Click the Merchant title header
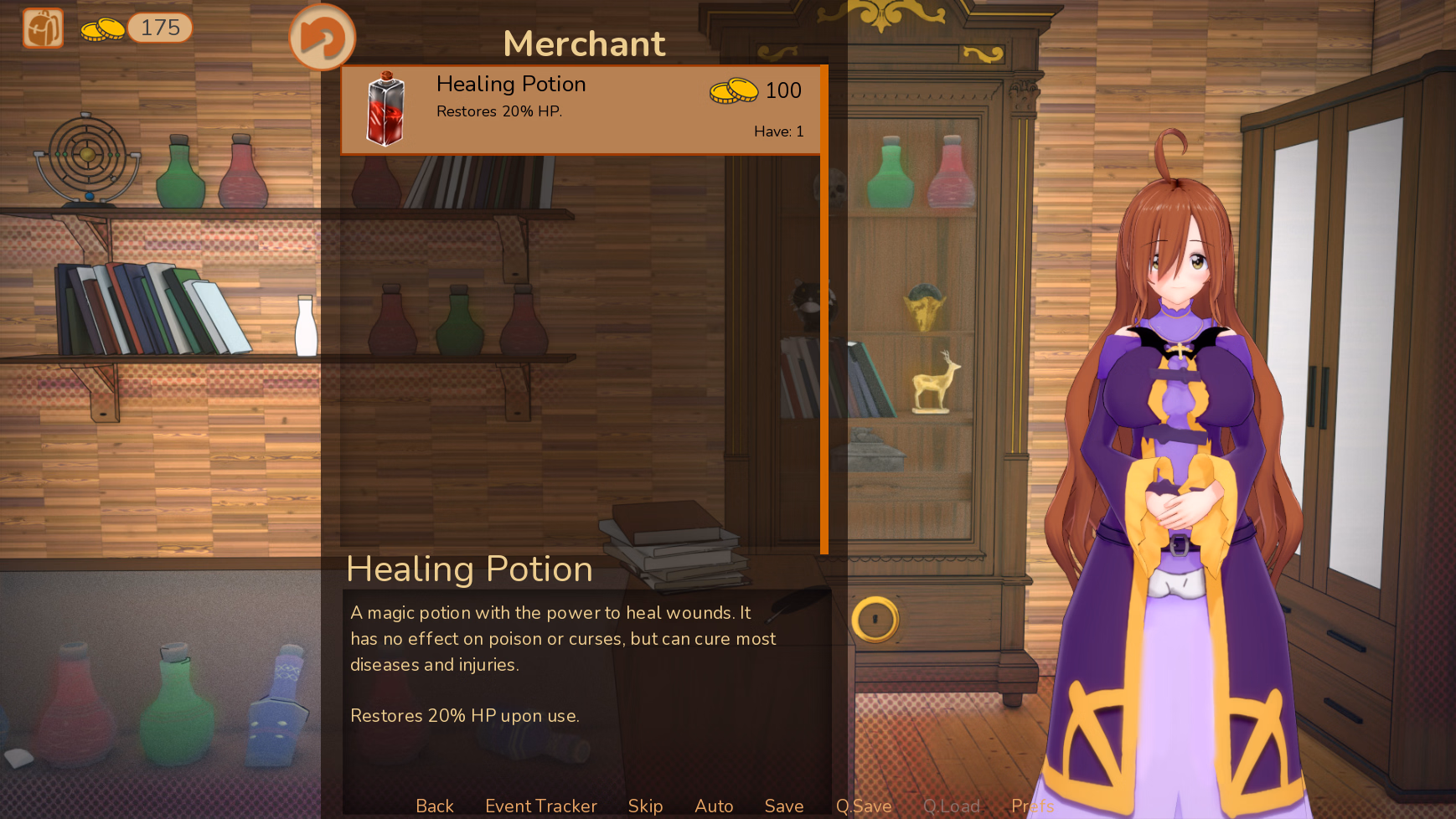This screenshot has height=819, width=1456. tap(584, 44)
